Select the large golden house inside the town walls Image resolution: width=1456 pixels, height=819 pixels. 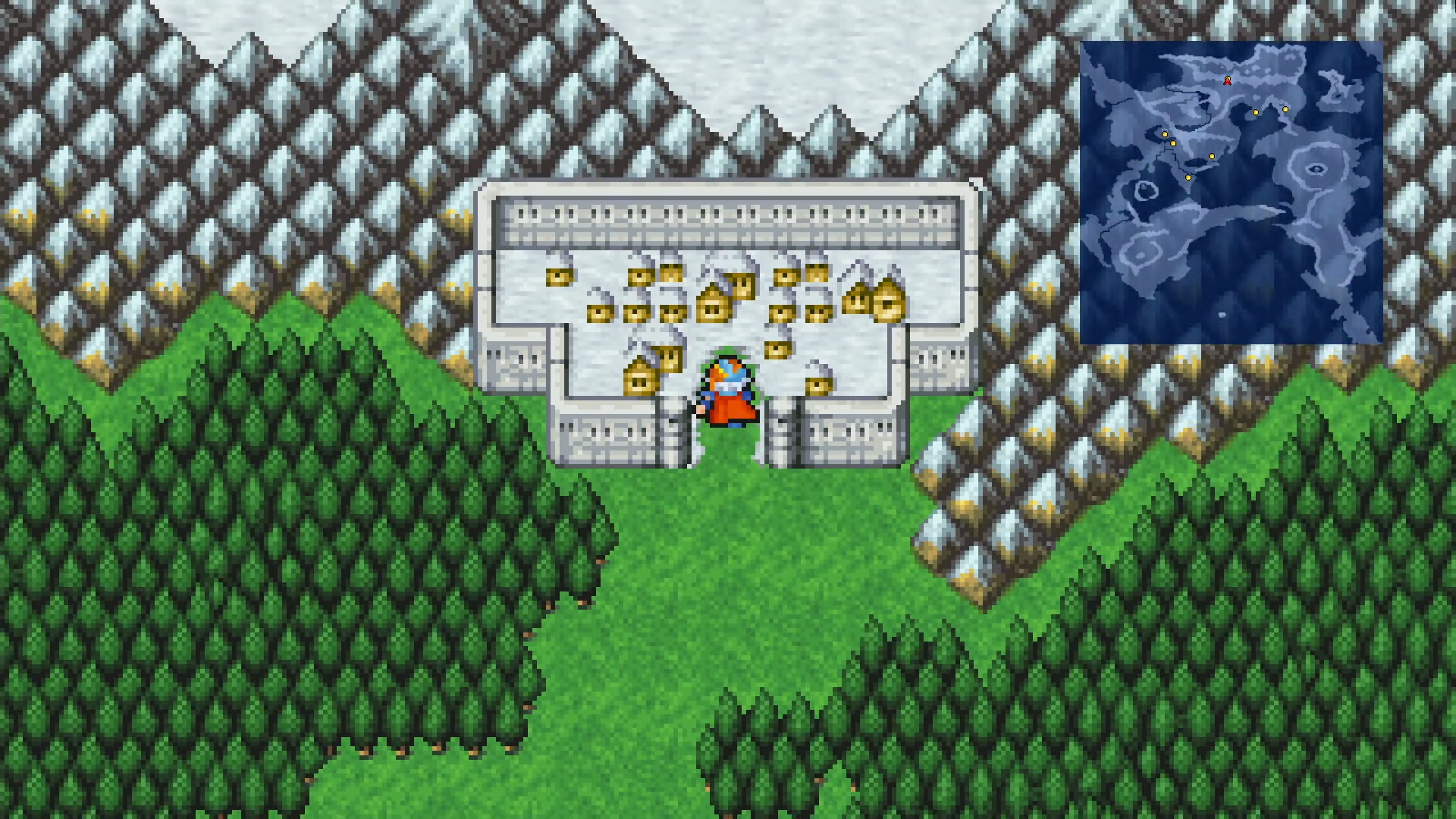pyautogui.click(x=886, y=301)
